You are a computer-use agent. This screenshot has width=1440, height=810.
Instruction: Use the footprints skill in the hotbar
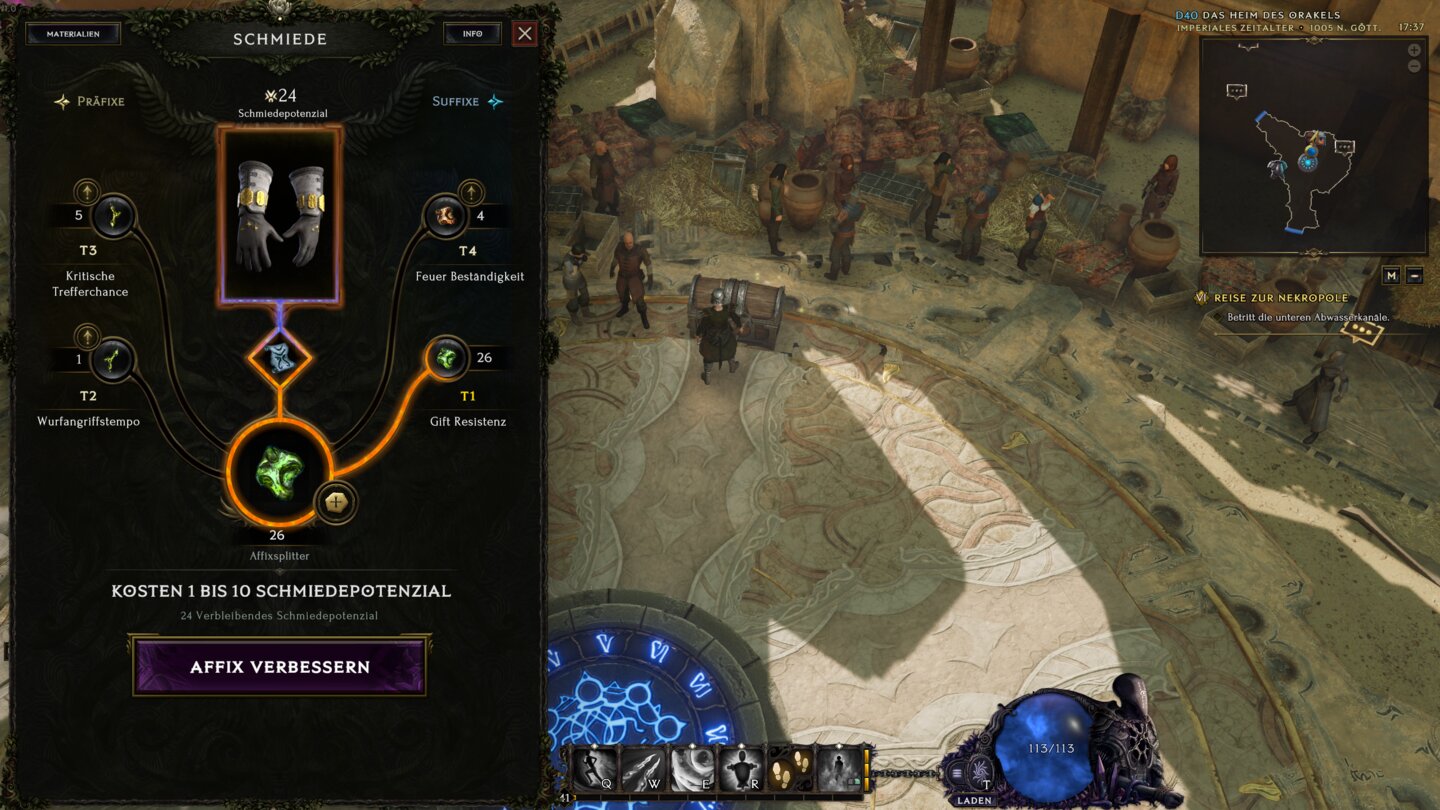pos(790,770)
